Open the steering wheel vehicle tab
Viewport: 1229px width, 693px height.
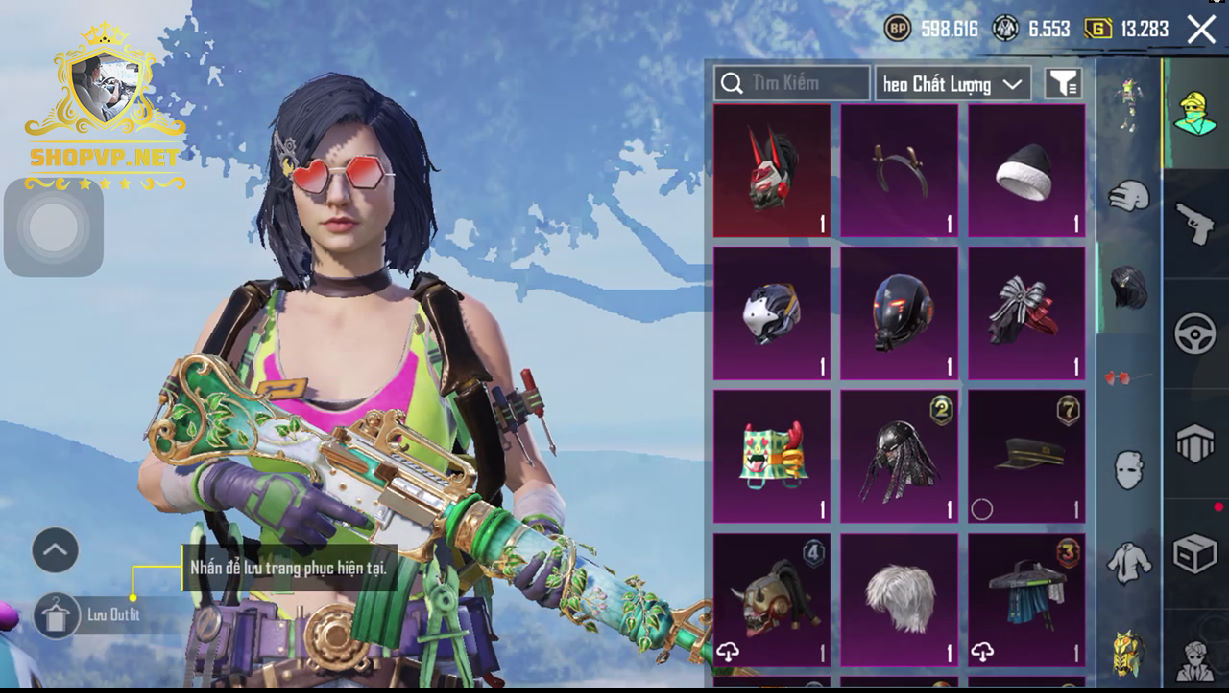tap(1194, 334)
